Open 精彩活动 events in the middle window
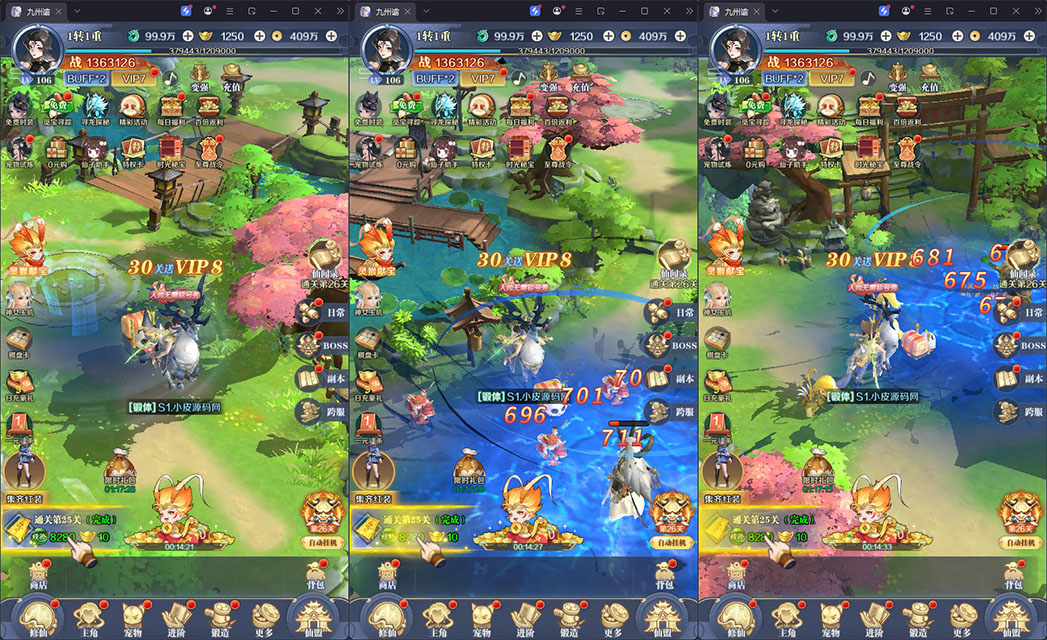This screenshot has height=640, width=1047. tap(482, 108)
